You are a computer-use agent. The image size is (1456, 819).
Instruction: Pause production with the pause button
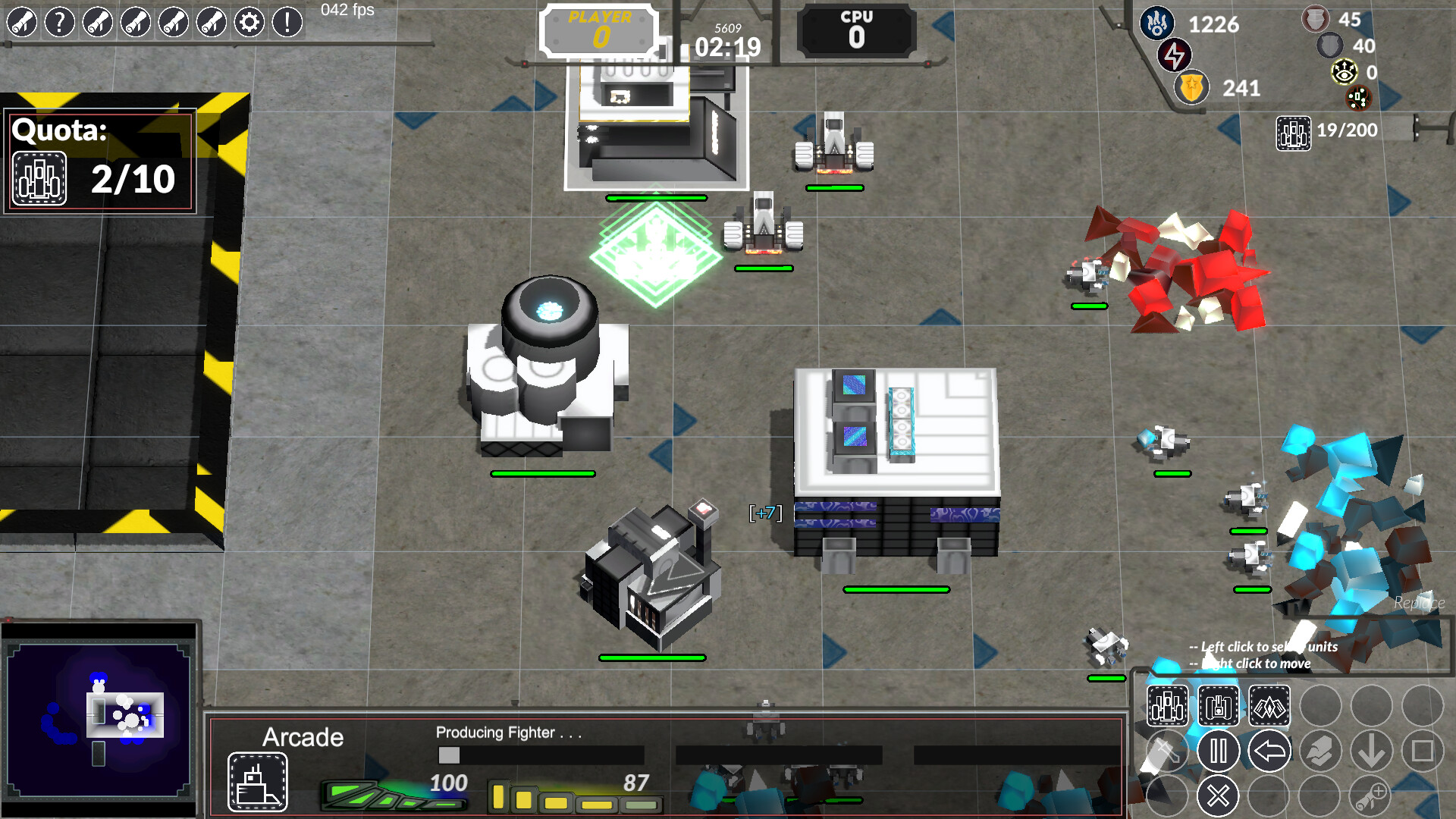click(x=1219, y=752)
